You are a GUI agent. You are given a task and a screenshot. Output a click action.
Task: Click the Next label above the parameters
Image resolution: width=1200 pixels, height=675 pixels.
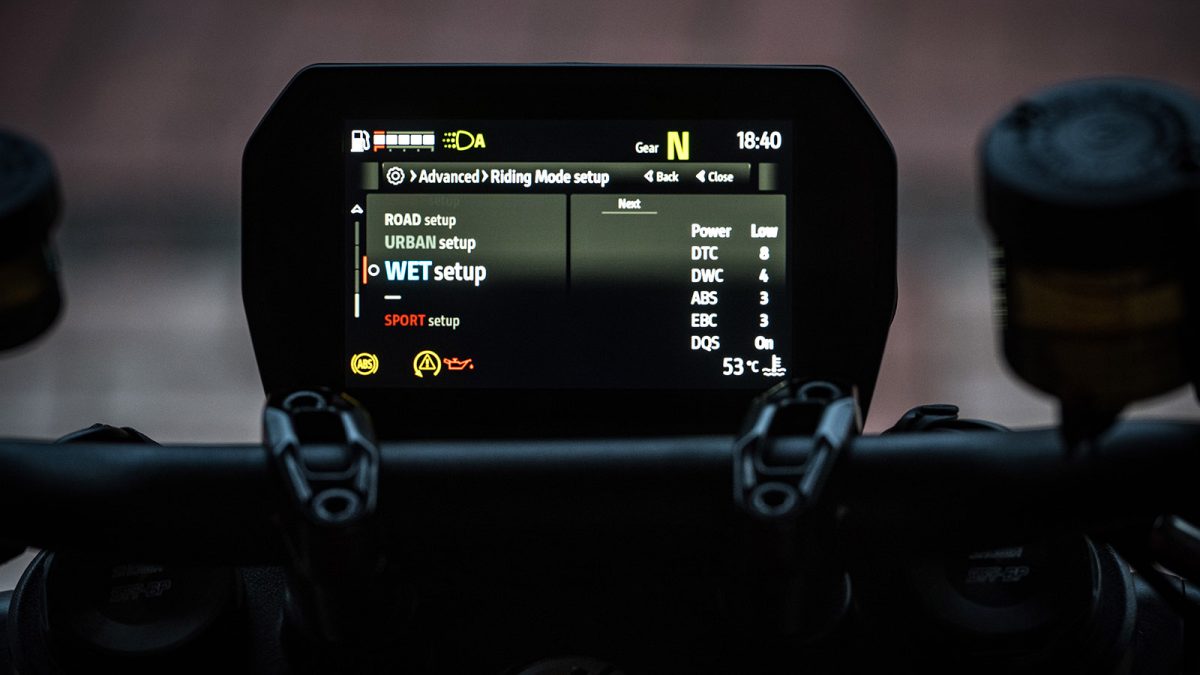tap(629, 204)
